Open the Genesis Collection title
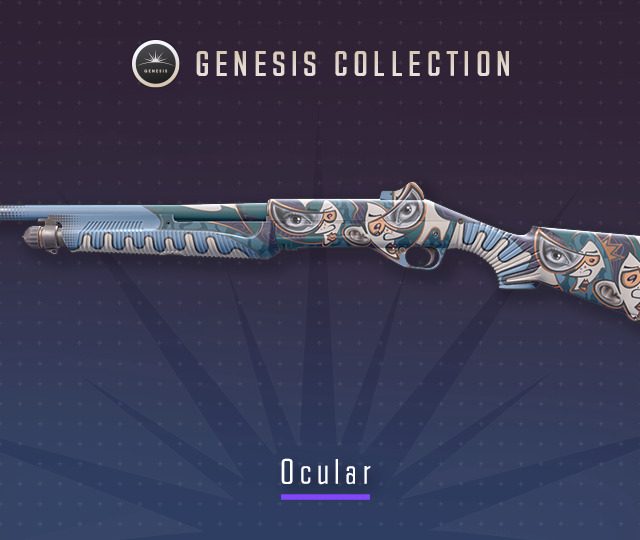Screen dimensions: 640x540 (353, 65)
